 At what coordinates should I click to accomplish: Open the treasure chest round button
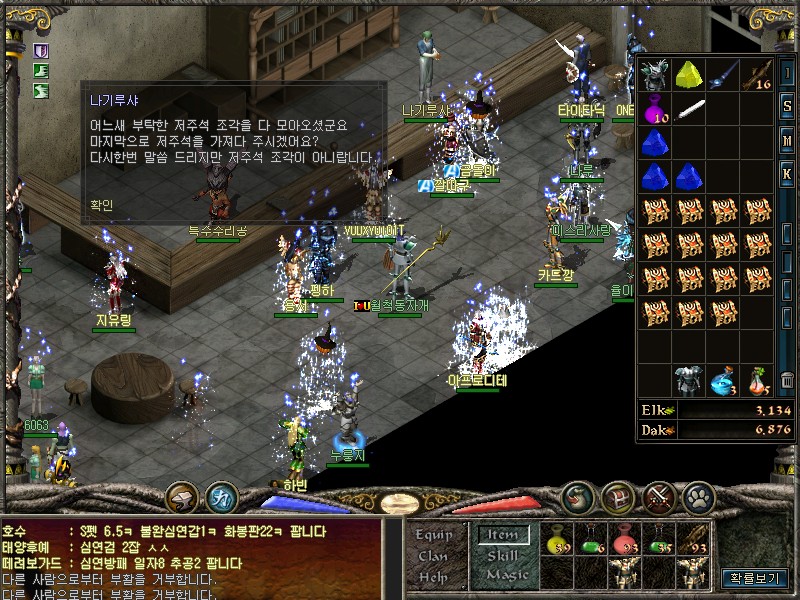click(x=618, y=496)
